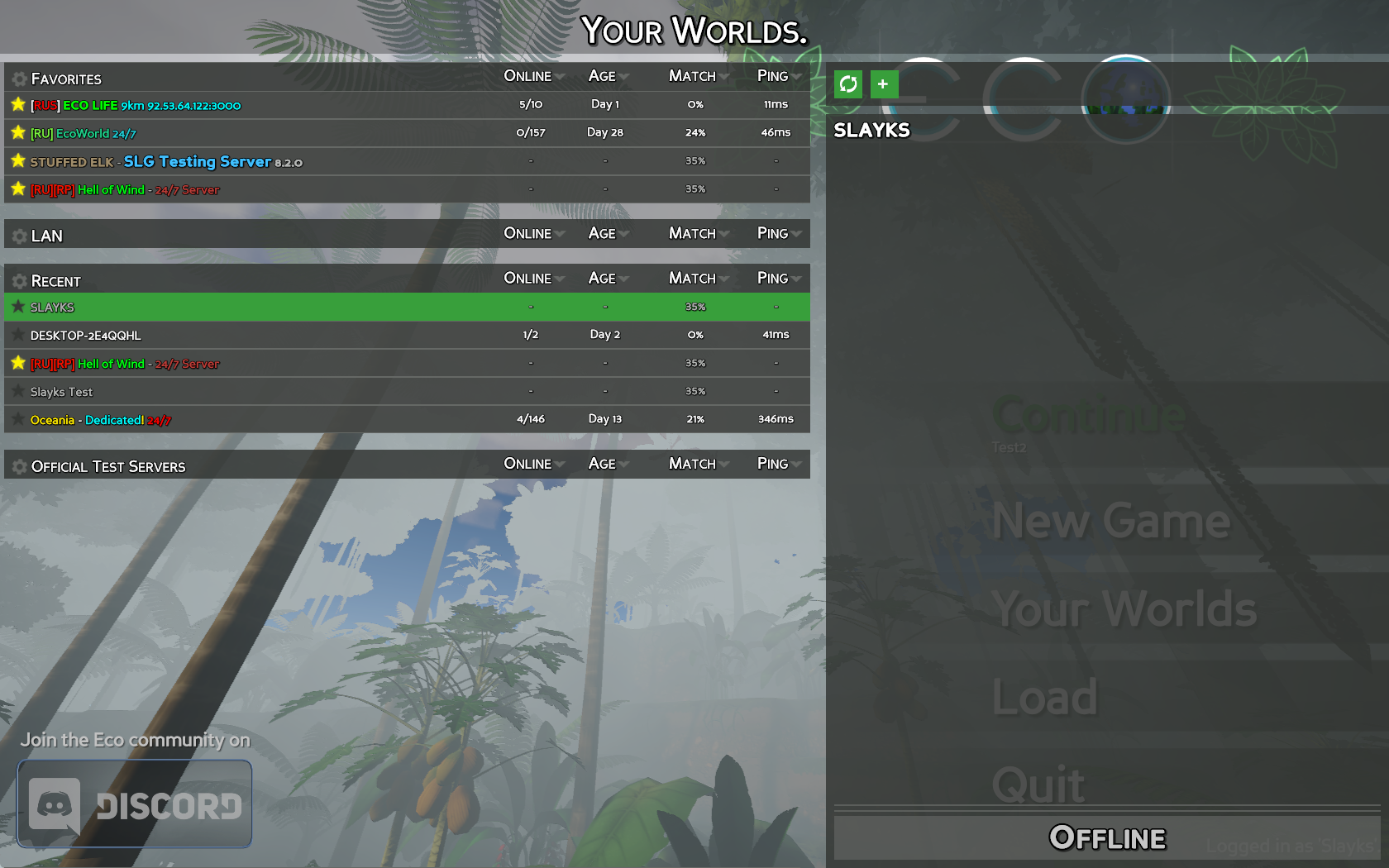The height and width of the screenshot is (868, 1389).
Task: Refresh the server list
Action: 848,83
